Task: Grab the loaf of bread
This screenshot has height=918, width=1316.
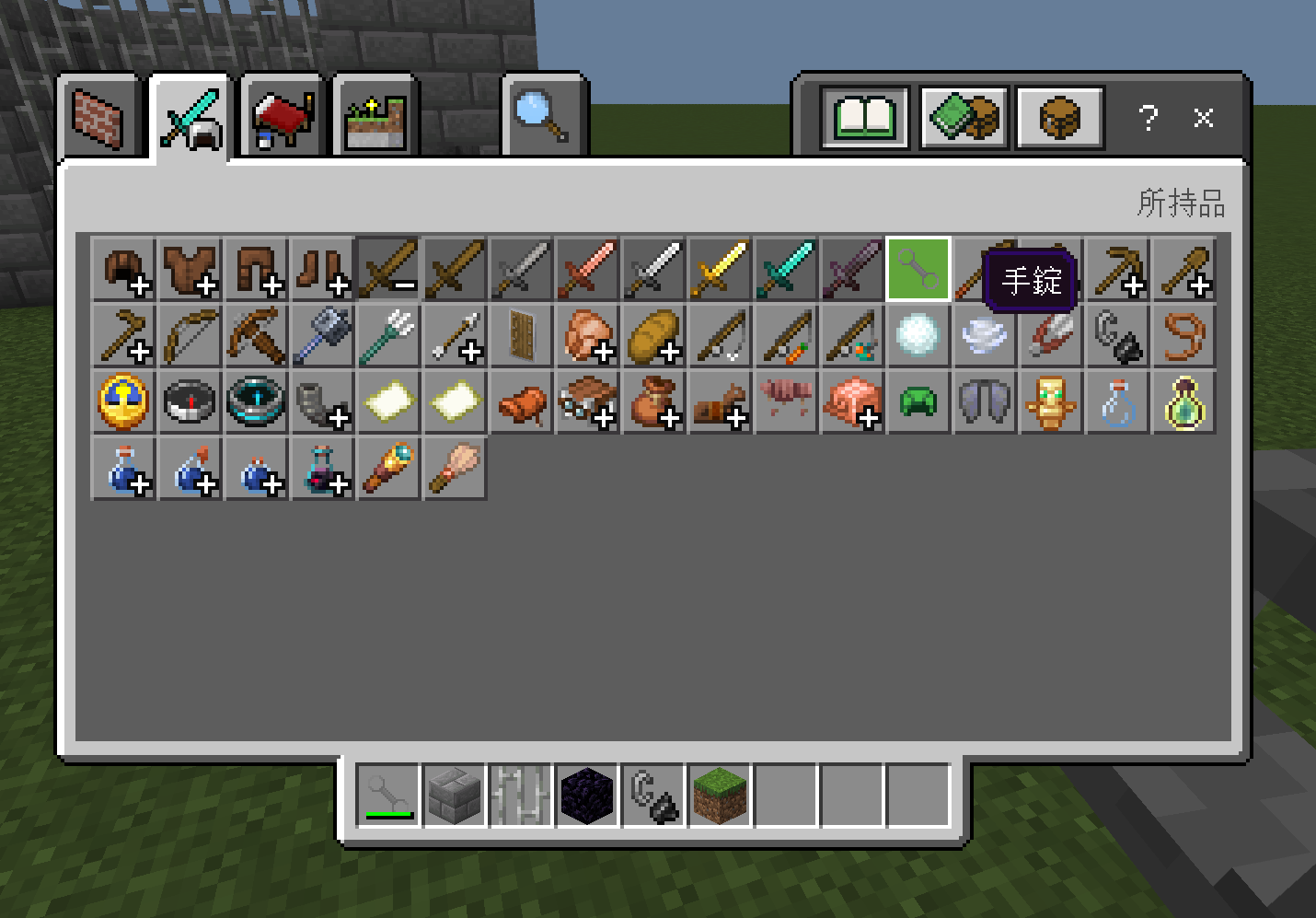Action: click(x=653, y=336)
